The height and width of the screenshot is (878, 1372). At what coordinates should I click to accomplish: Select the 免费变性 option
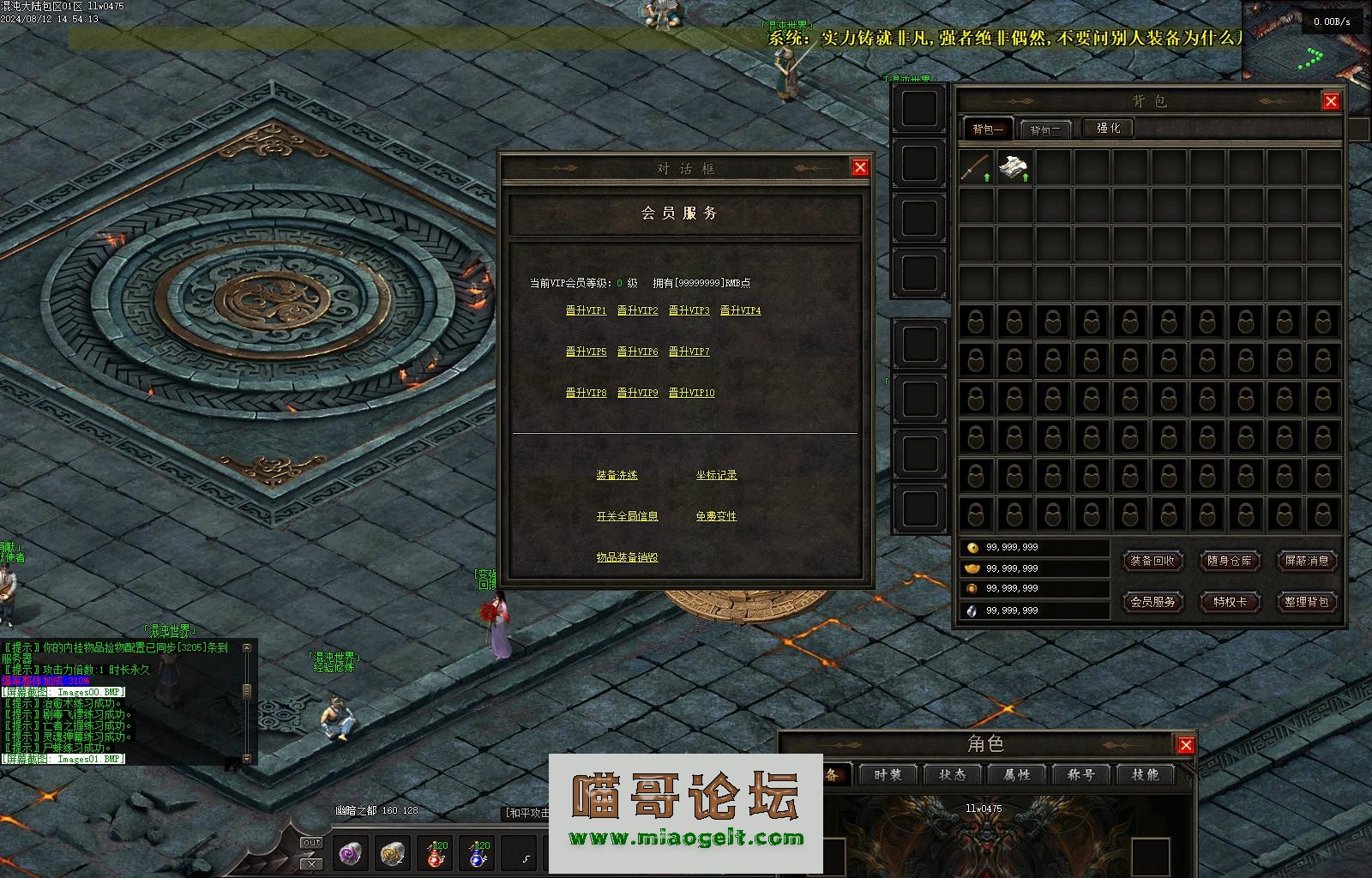click(x=716, y=516)
